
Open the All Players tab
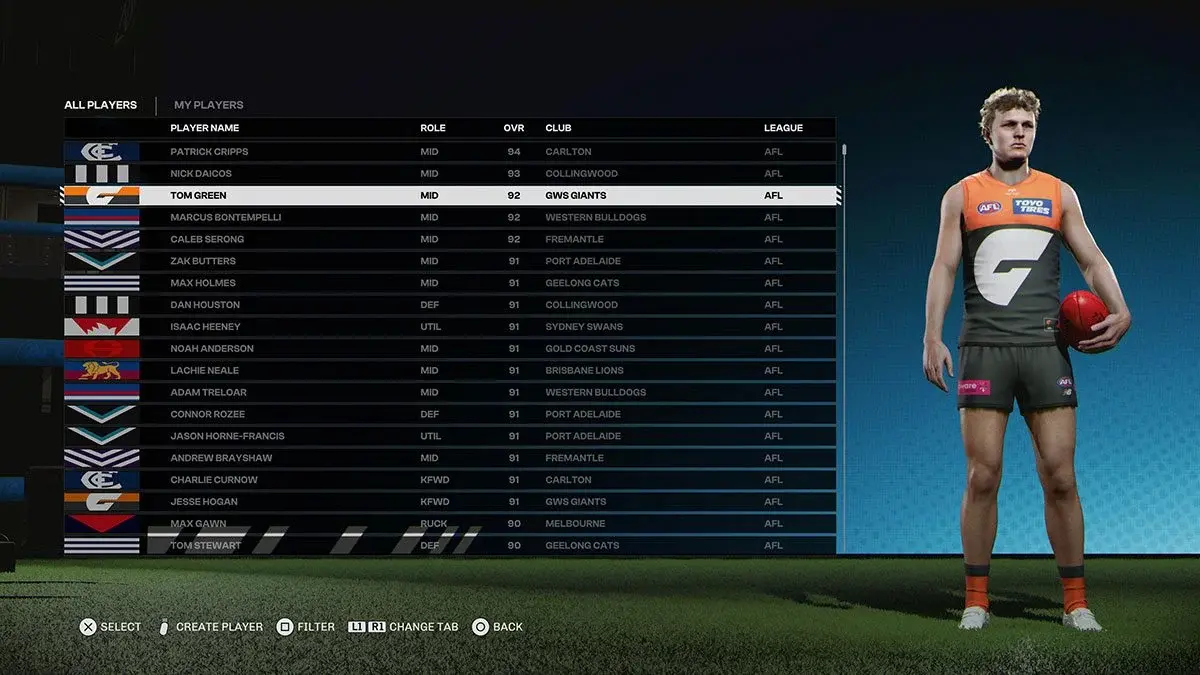click(x=100, y=105)
